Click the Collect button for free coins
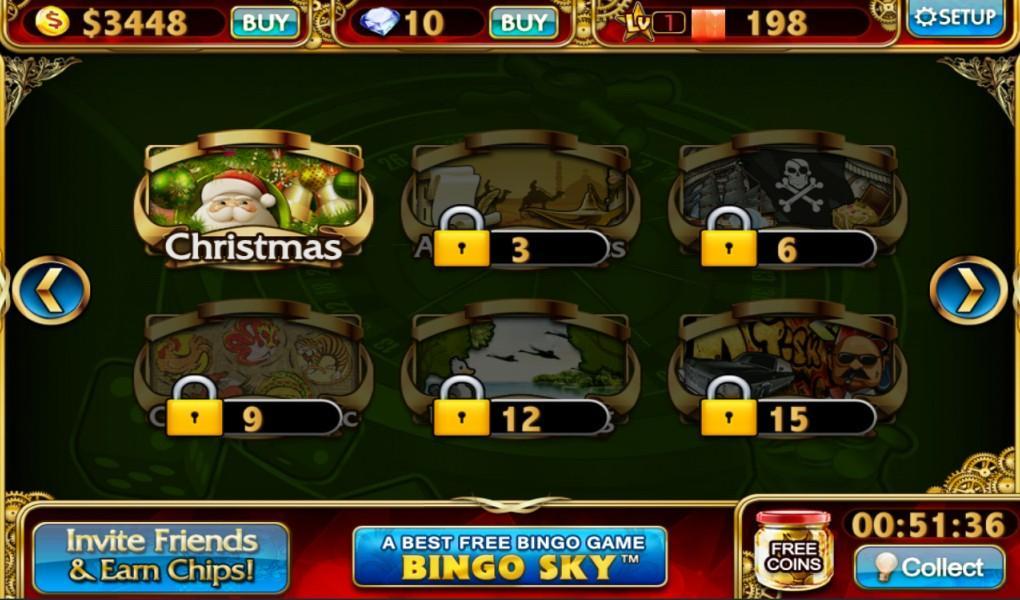 click(929, 567)
